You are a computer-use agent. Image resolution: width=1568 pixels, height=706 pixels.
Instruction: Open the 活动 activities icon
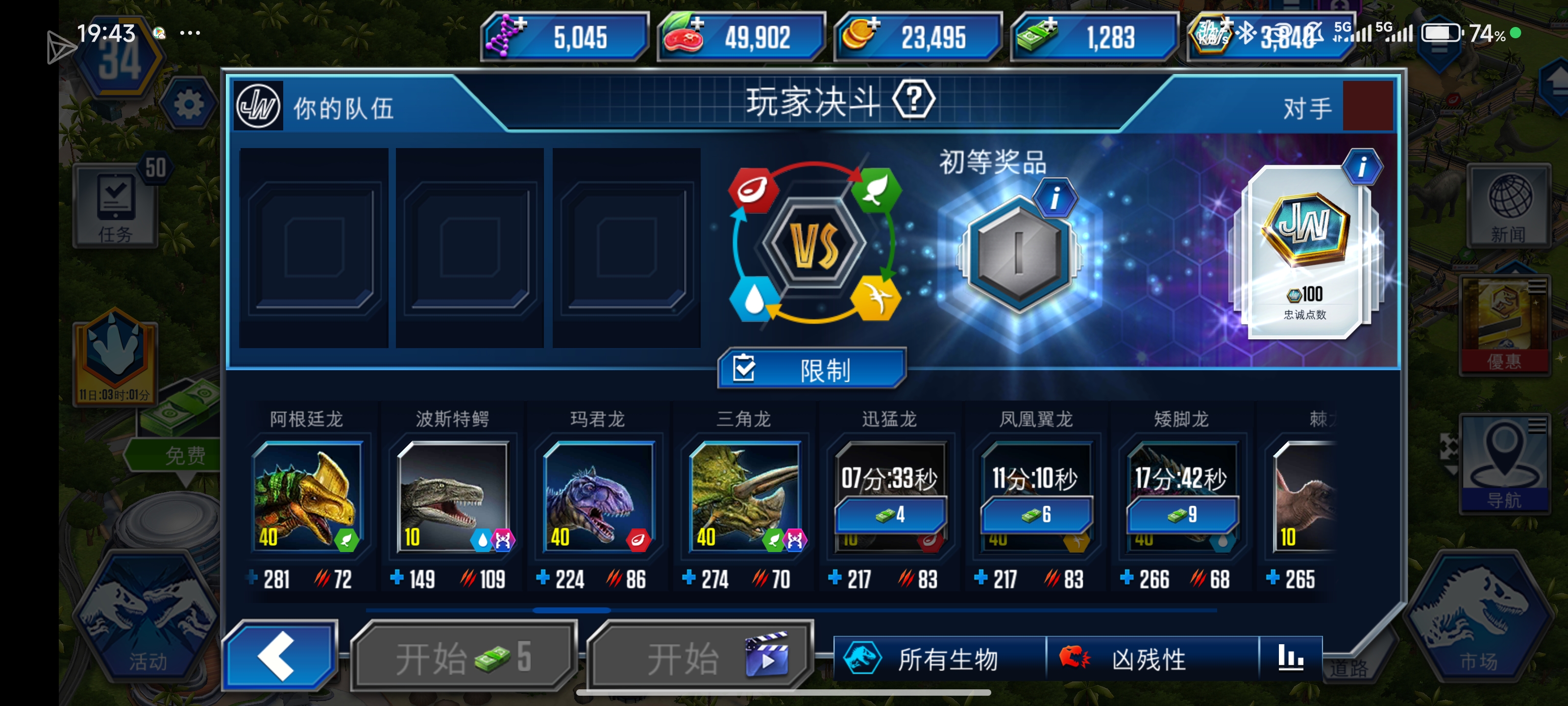point(146,628)
